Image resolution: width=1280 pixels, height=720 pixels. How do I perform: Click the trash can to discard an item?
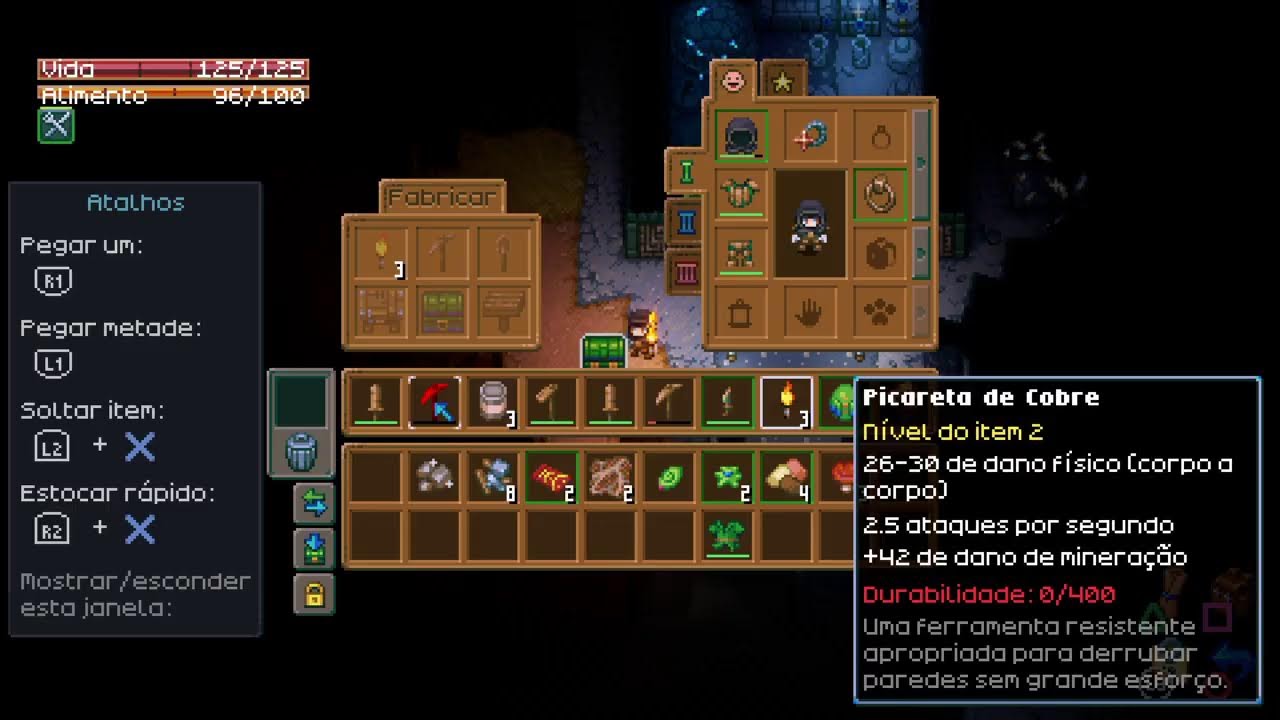tap(301, 452)
